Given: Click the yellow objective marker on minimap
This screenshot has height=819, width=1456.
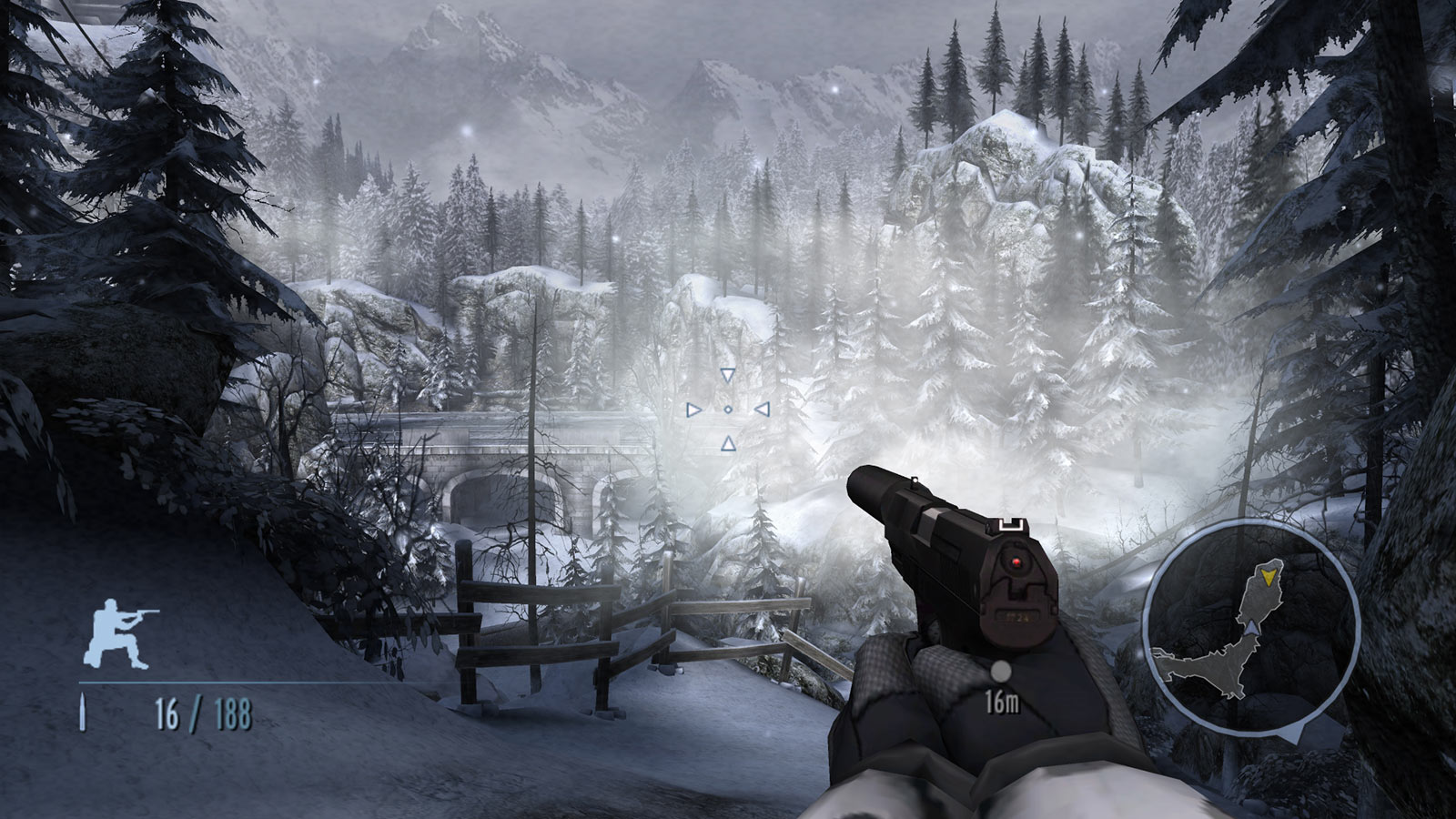Looking at the screenshot, I should coord(1269,575).
